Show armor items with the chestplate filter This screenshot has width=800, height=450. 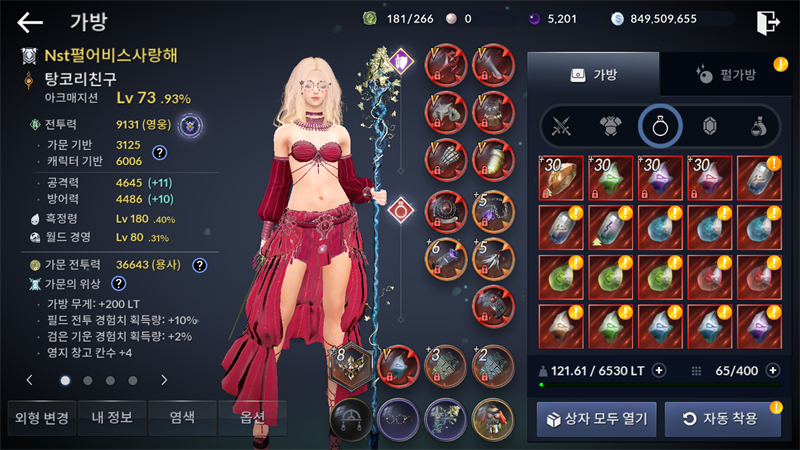611,126
